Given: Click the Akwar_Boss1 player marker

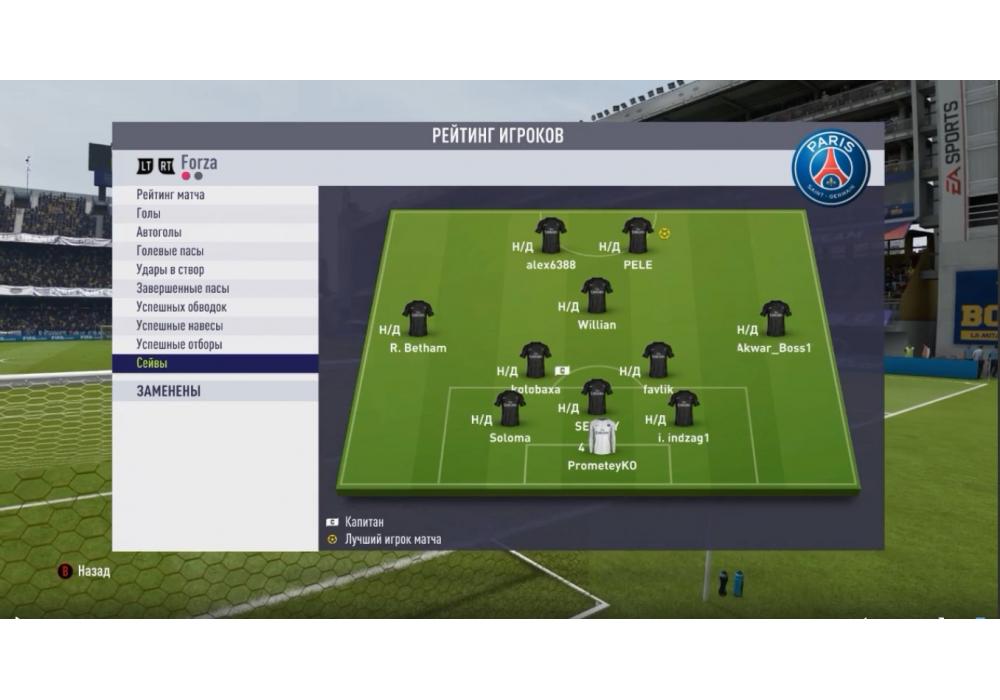Looking at the screenshot, I should (775, 319).
